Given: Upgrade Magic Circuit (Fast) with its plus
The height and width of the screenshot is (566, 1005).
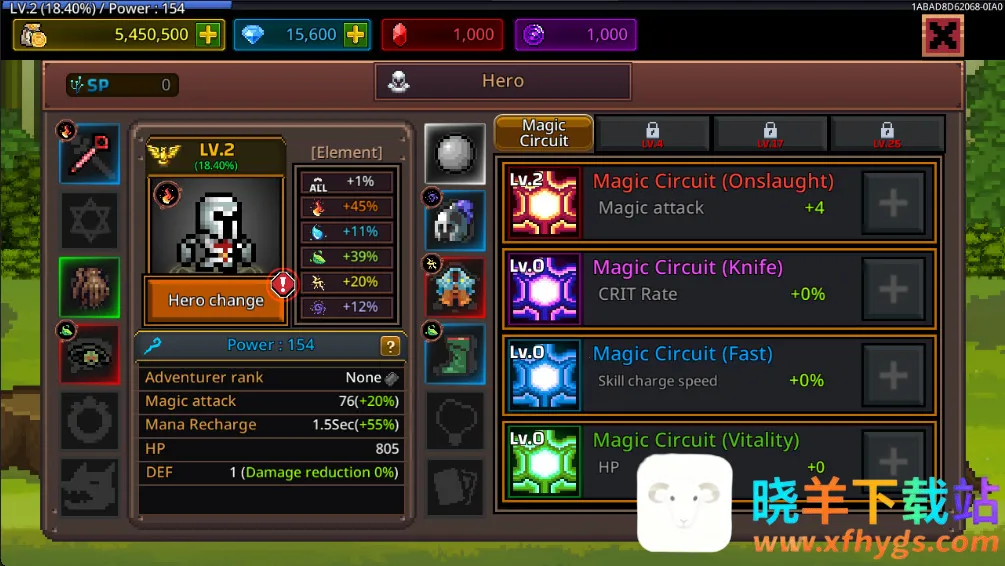Looking at the screenshot, I should [893, 376].
